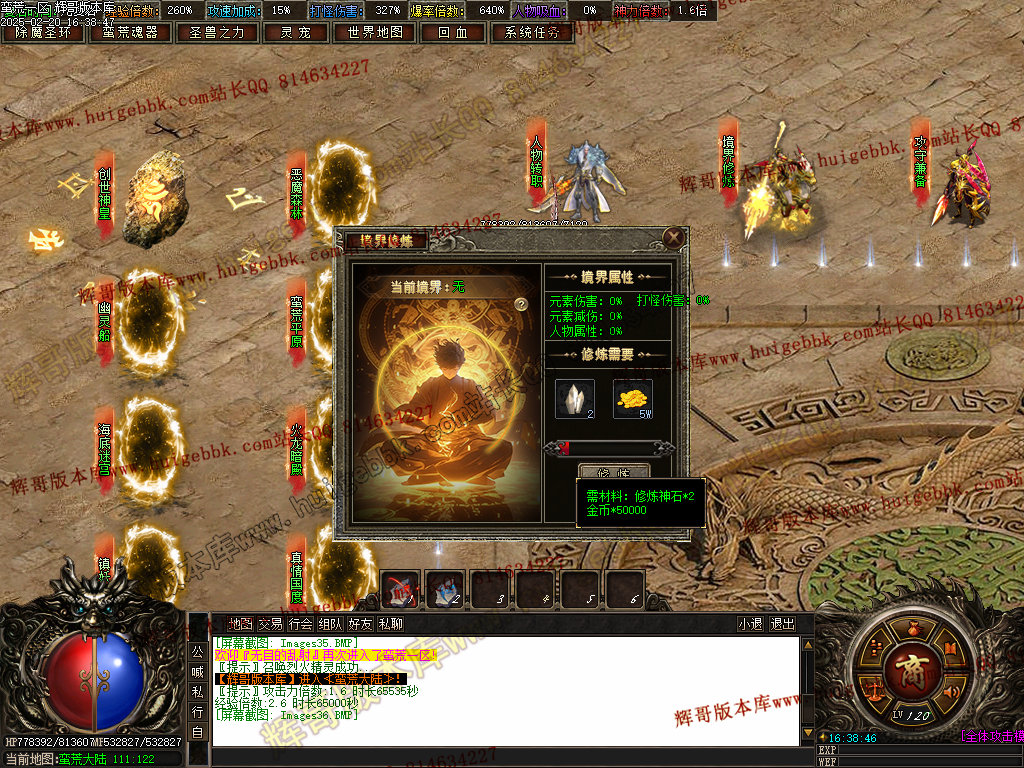Open the 好友 friends list
The width and height of the screenshot is (1024, 768).
point(360,624)
